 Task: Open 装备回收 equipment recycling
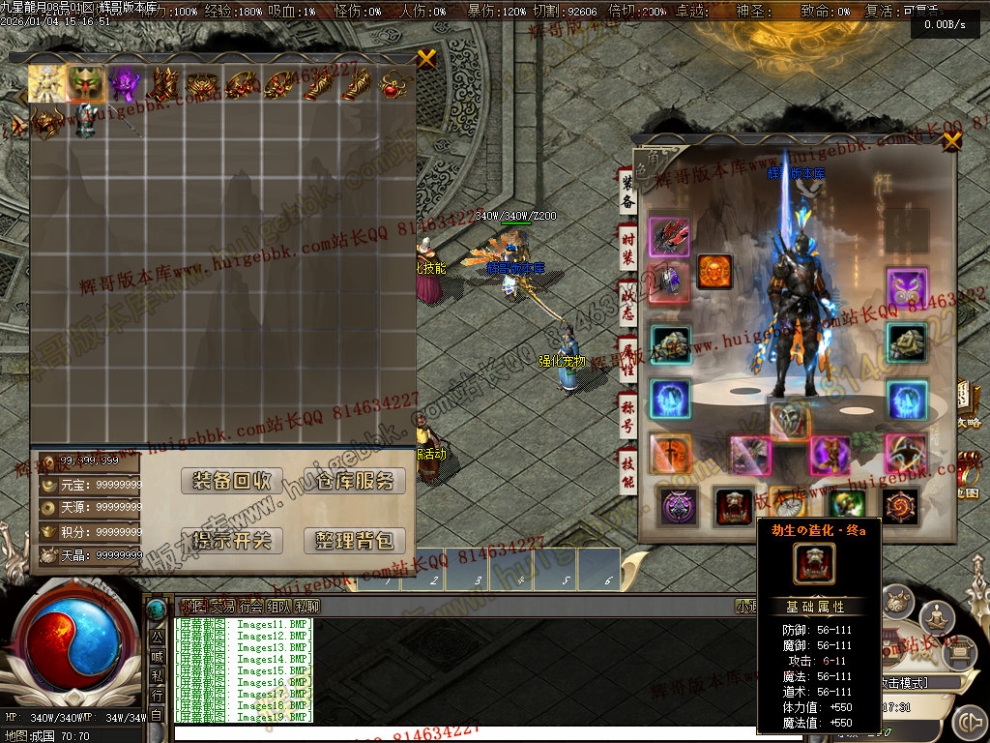(x=232, y=481)
